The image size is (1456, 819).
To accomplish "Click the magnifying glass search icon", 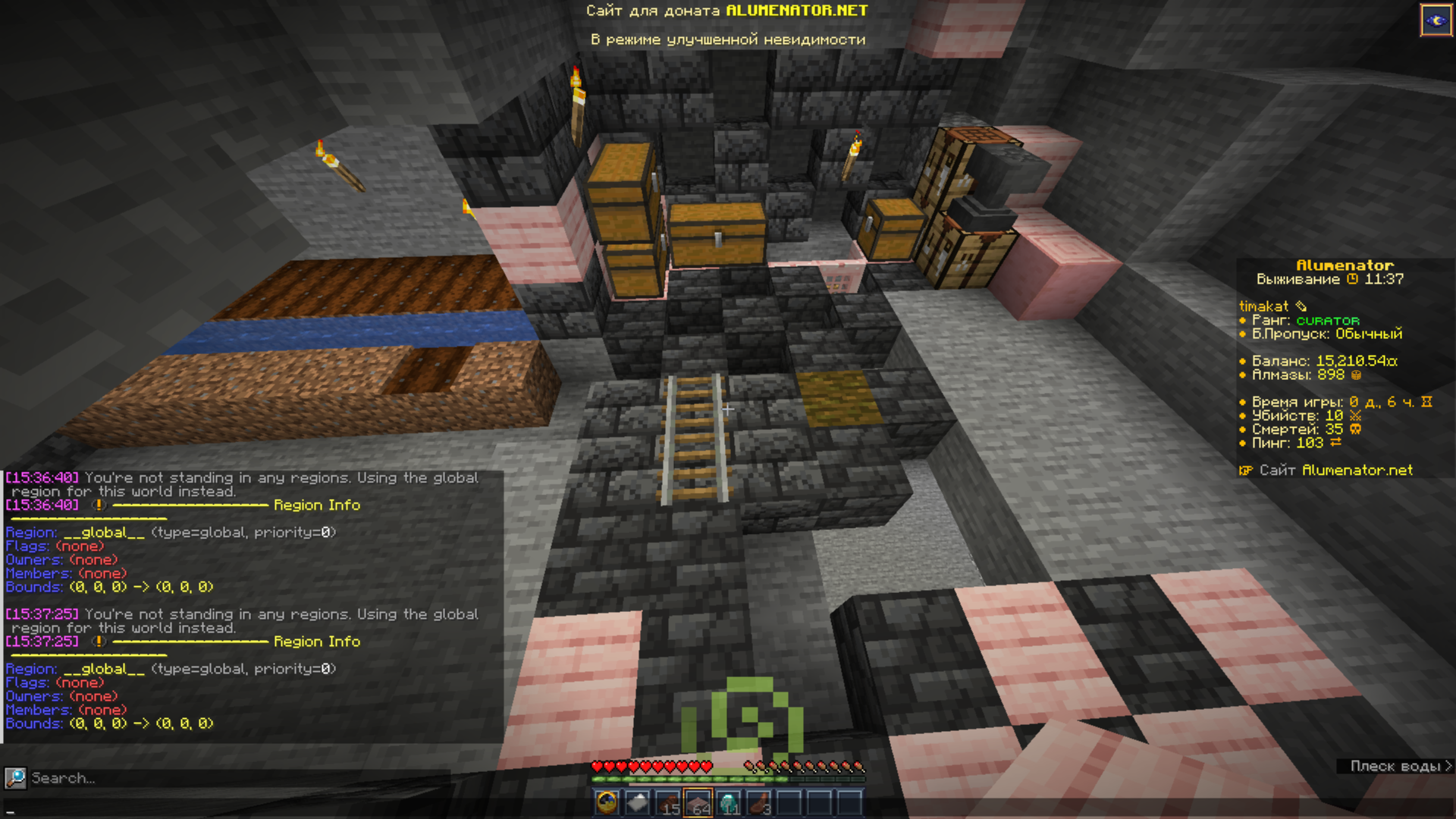I will click(x=15, y=778).
